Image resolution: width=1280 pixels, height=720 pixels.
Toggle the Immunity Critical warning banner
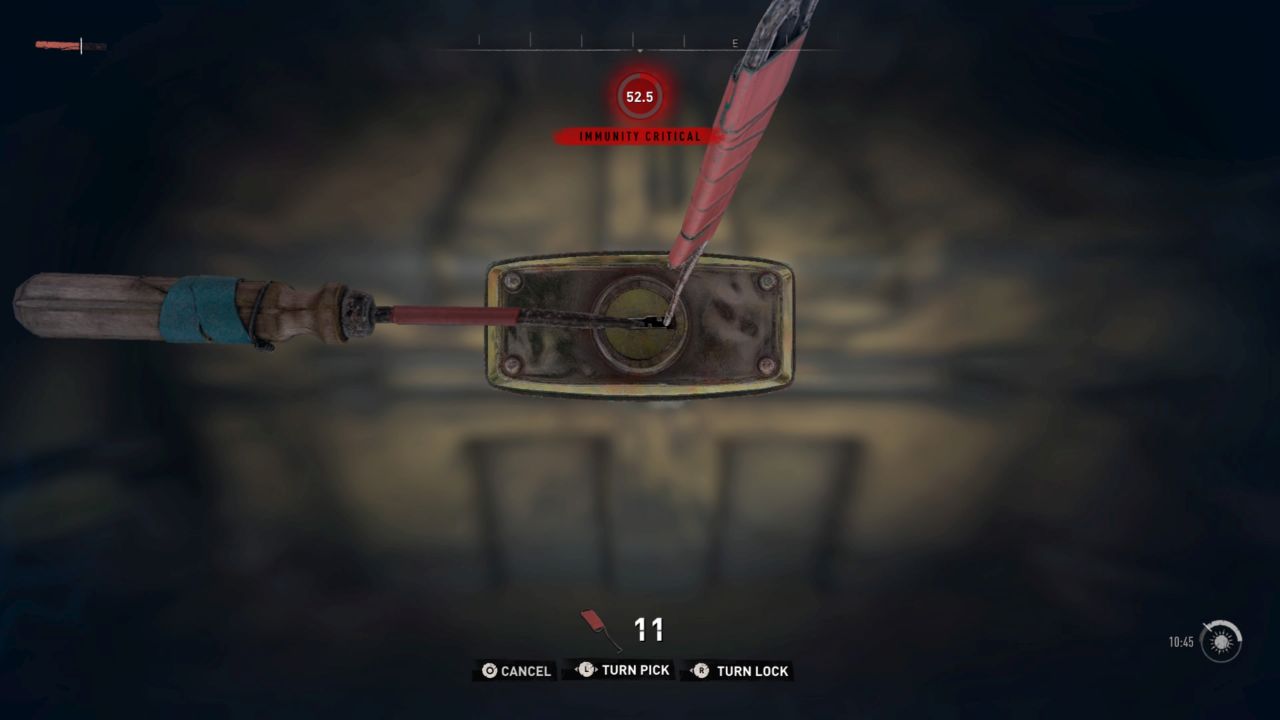638,134
